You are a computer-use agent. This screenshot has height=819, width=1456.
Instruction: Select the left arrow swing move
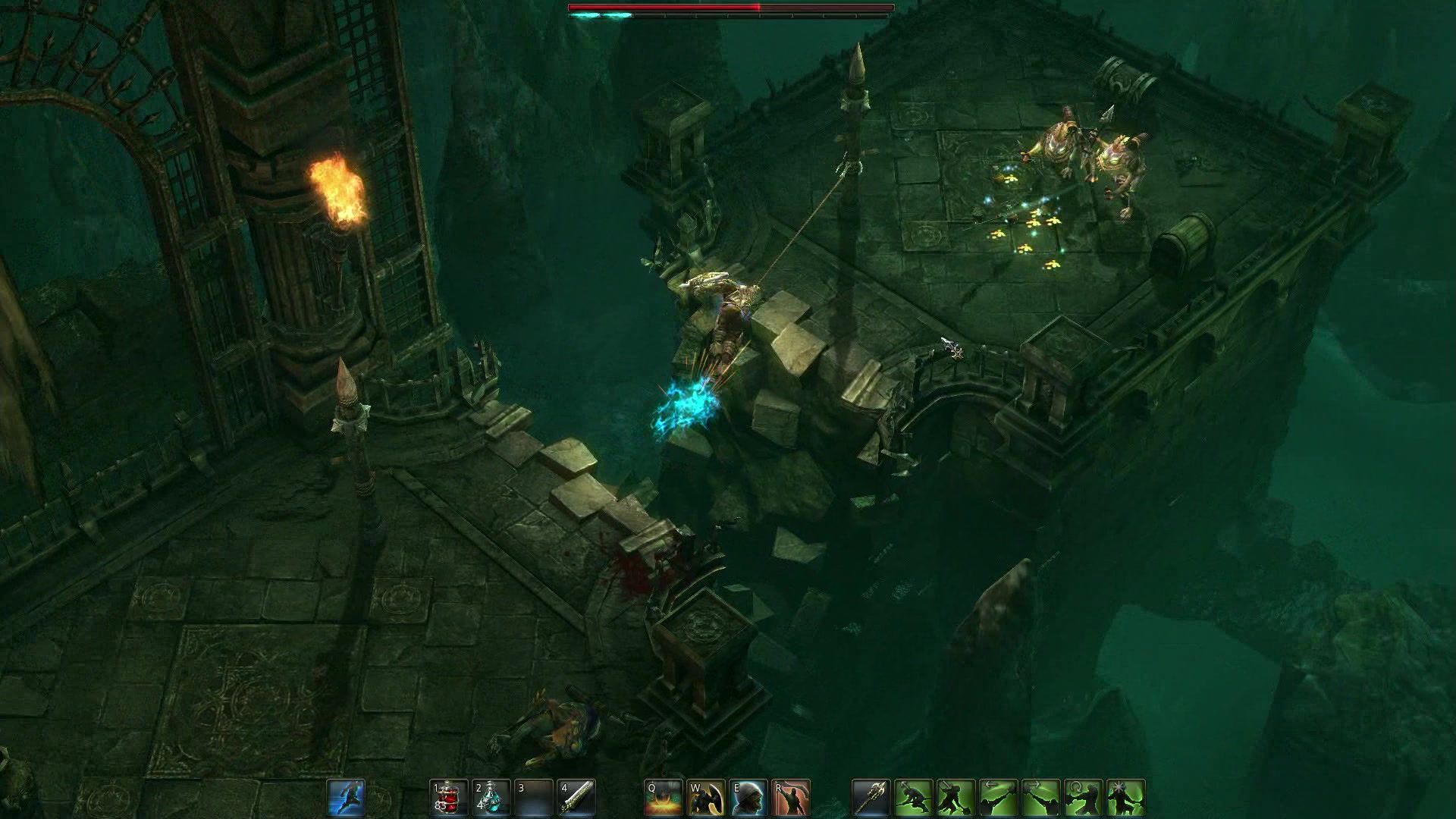[998, 798]
